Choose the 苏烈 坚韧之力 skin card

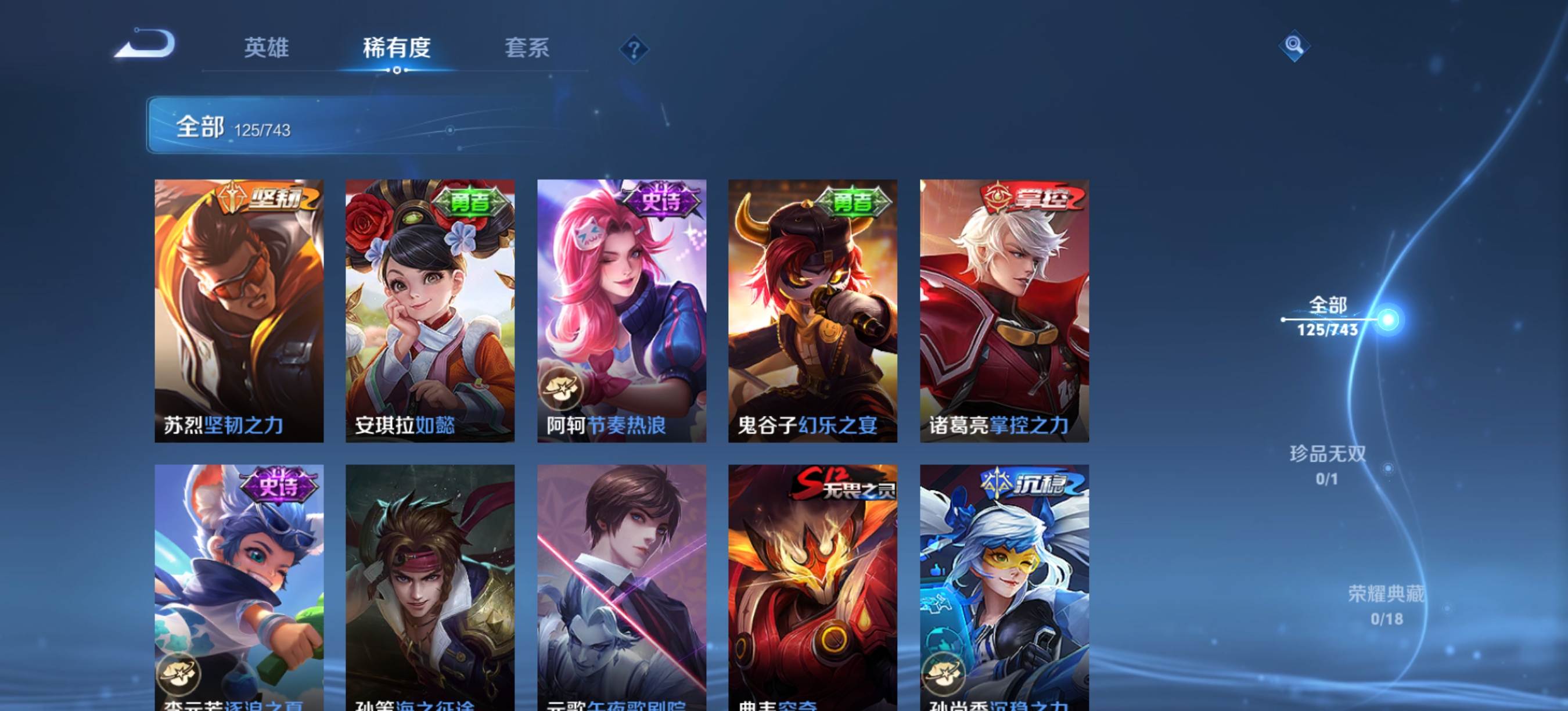(239, 310)
